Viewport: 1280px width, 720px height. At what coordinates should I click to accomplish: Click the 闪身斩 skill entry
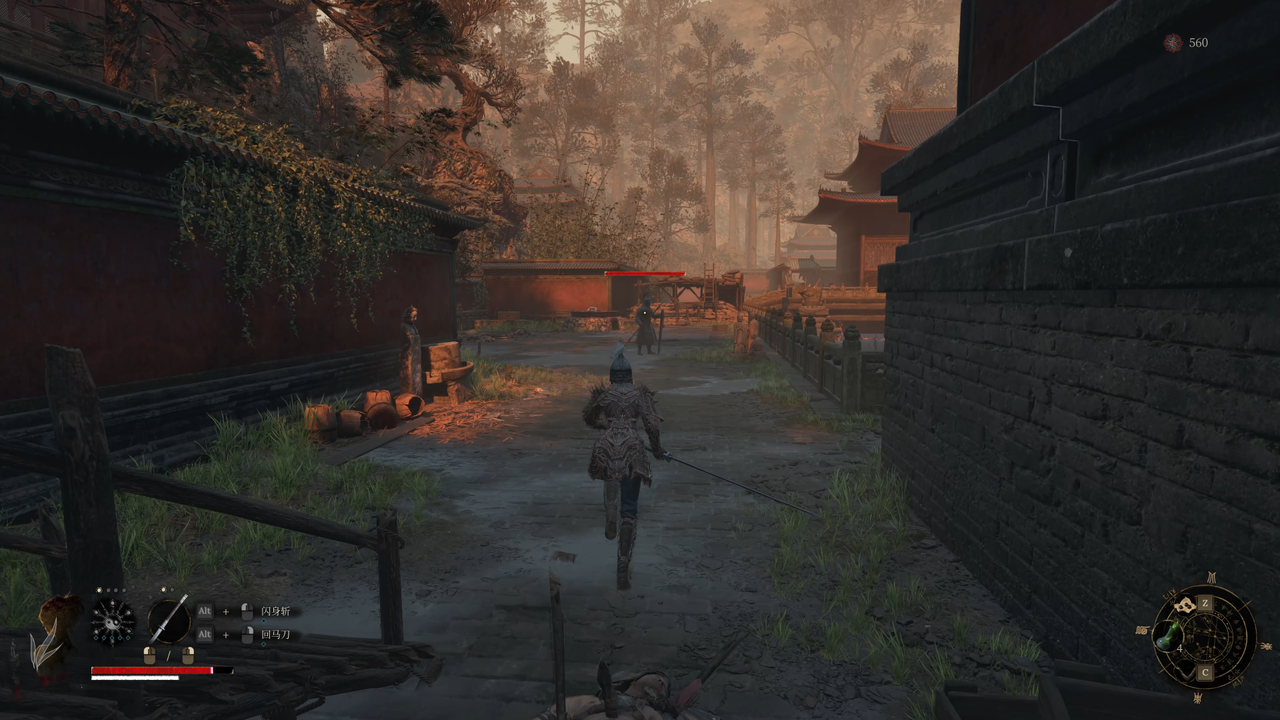(x=275, y=611)
